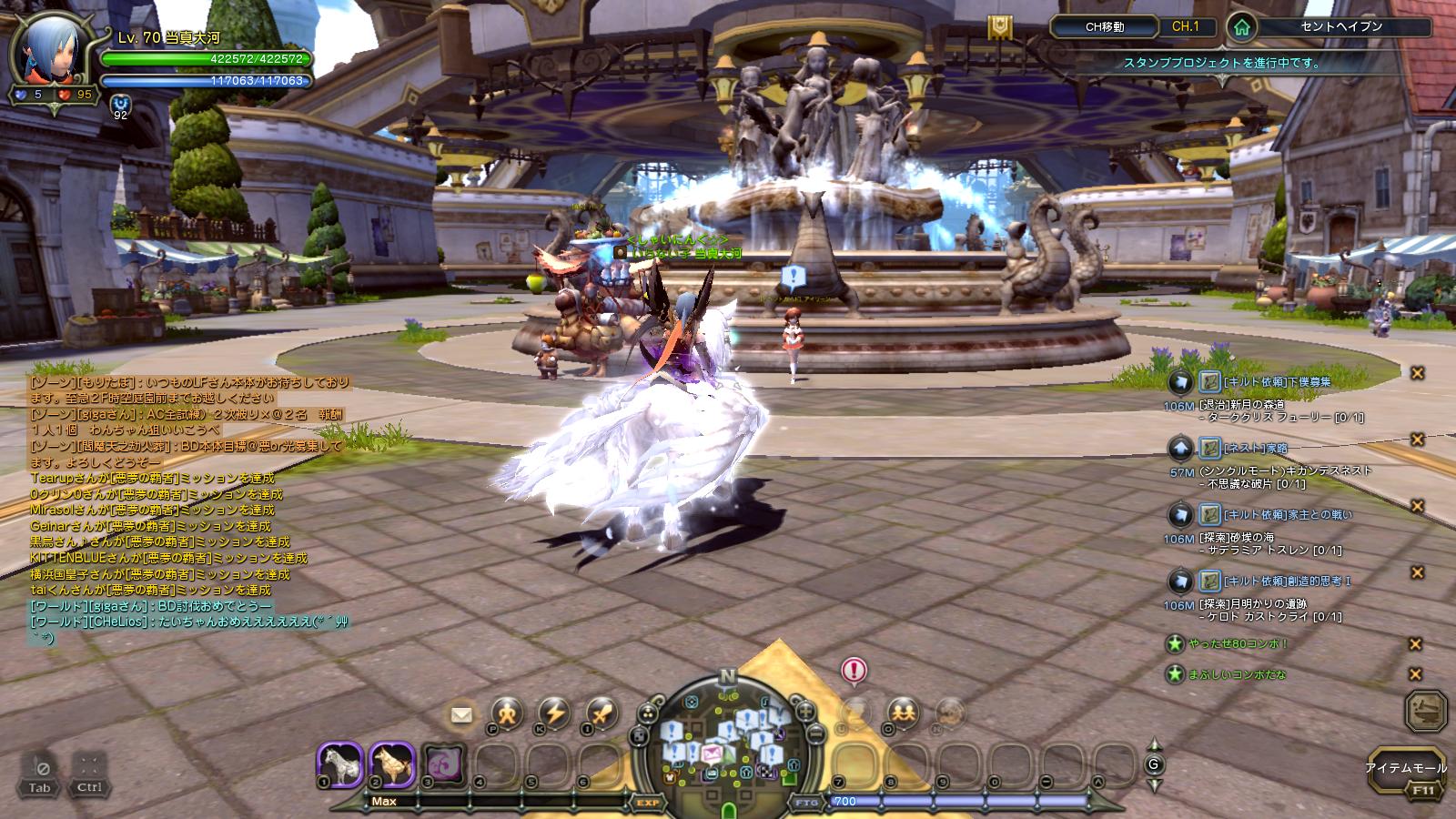This screenshot has width=1456, height=819.
Task: Click the red exclamation notification bubble
Action: click(854, 672)
